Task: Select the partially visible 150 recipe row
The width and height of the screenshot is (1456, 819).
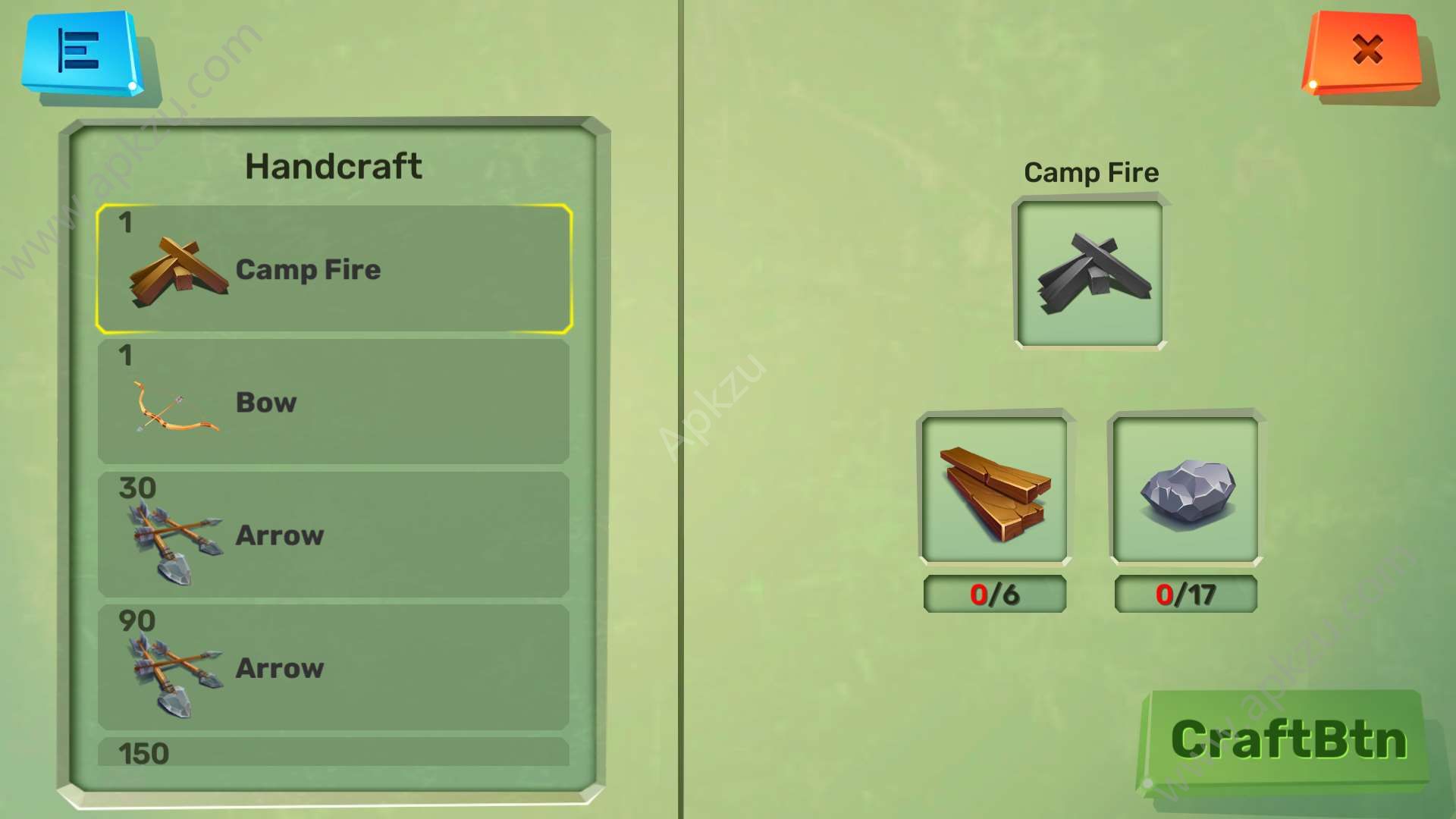Action: click(334, 752)
